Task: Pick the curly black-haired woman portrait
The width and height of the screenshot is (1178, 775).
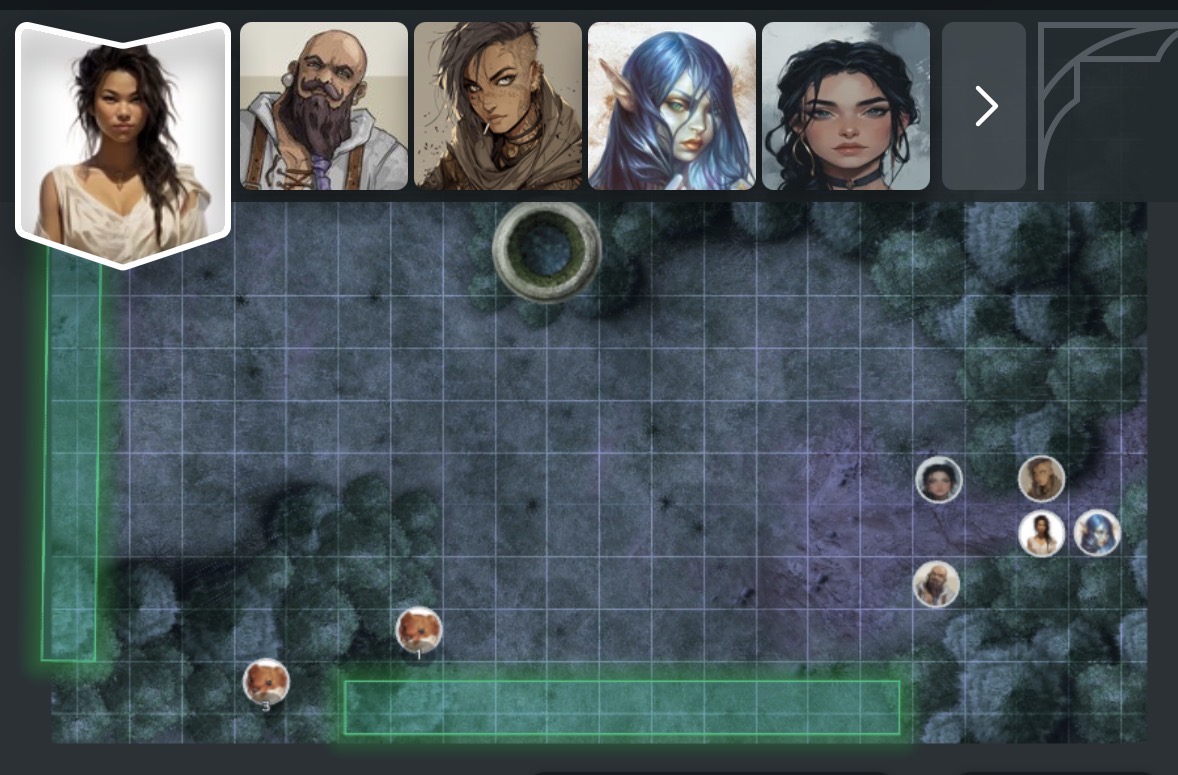Action: [x=846, y=106]
